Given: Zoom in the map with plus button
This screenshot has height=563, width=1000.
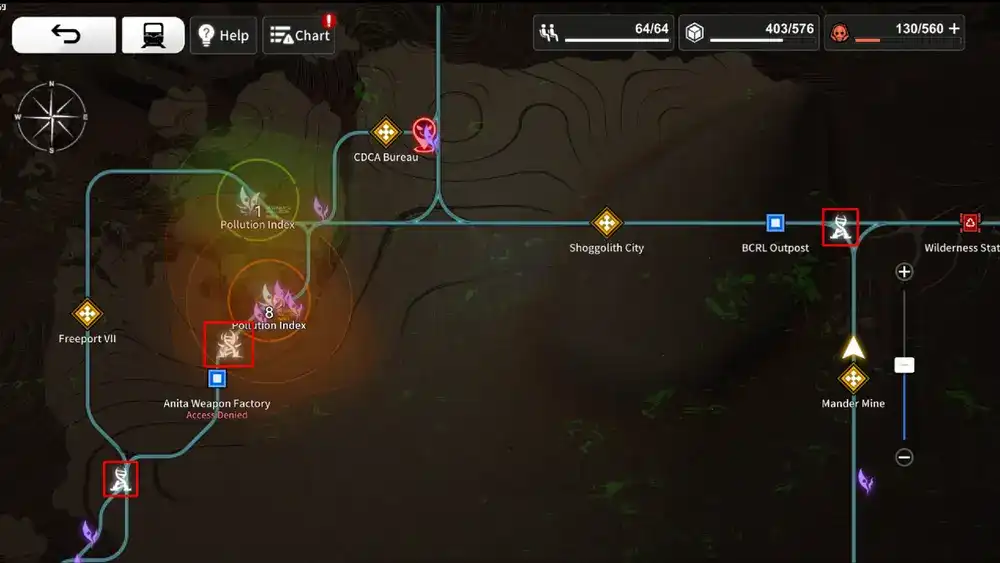Looking at the screenshot, I should (x=904, y=272).
